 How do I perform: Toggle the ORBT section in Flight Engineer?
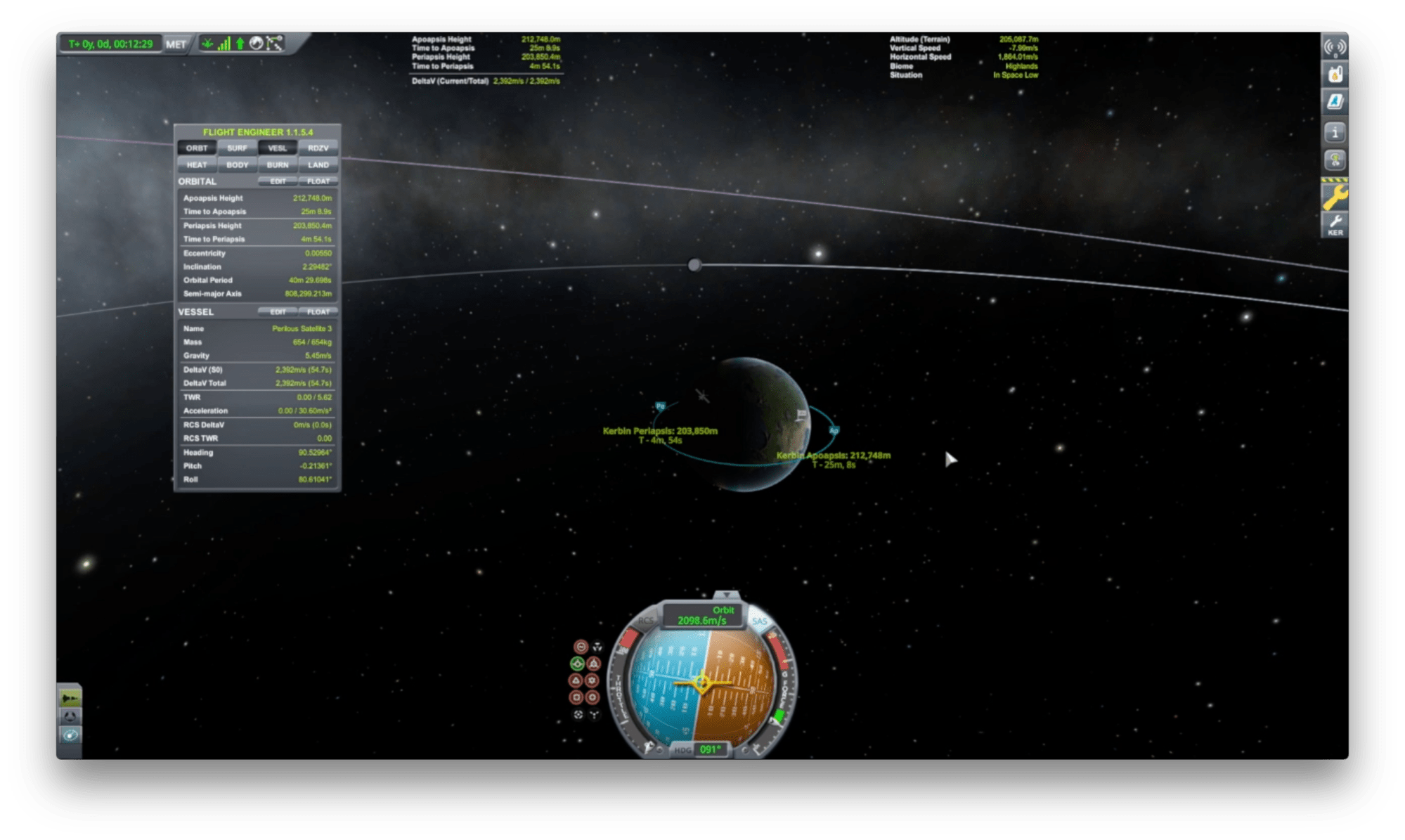[197, 148]
